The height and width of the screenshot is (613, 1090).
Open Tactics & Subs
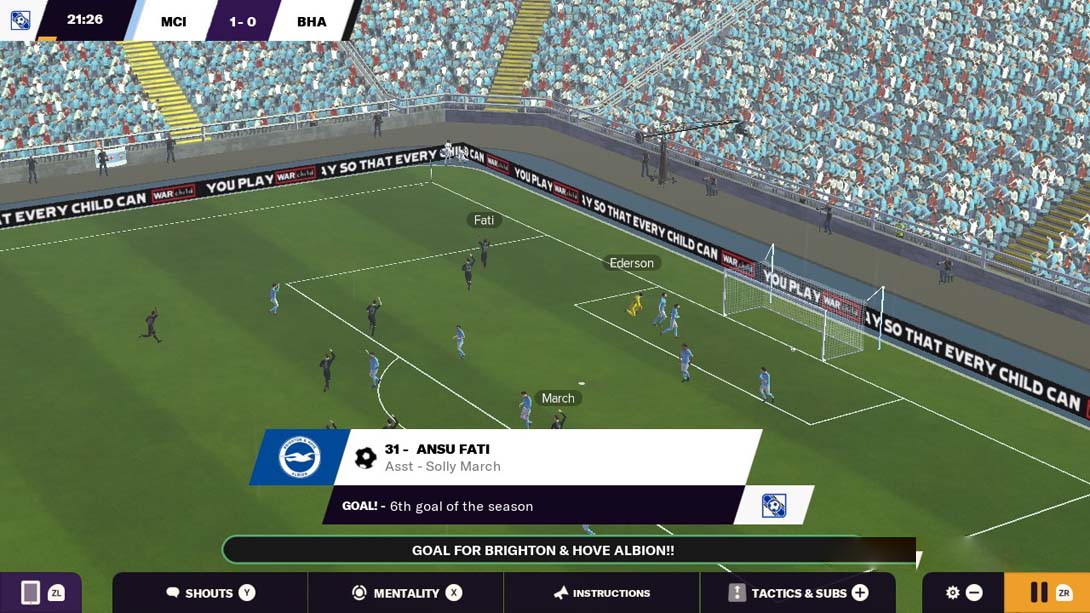click(x=798, y=593)
